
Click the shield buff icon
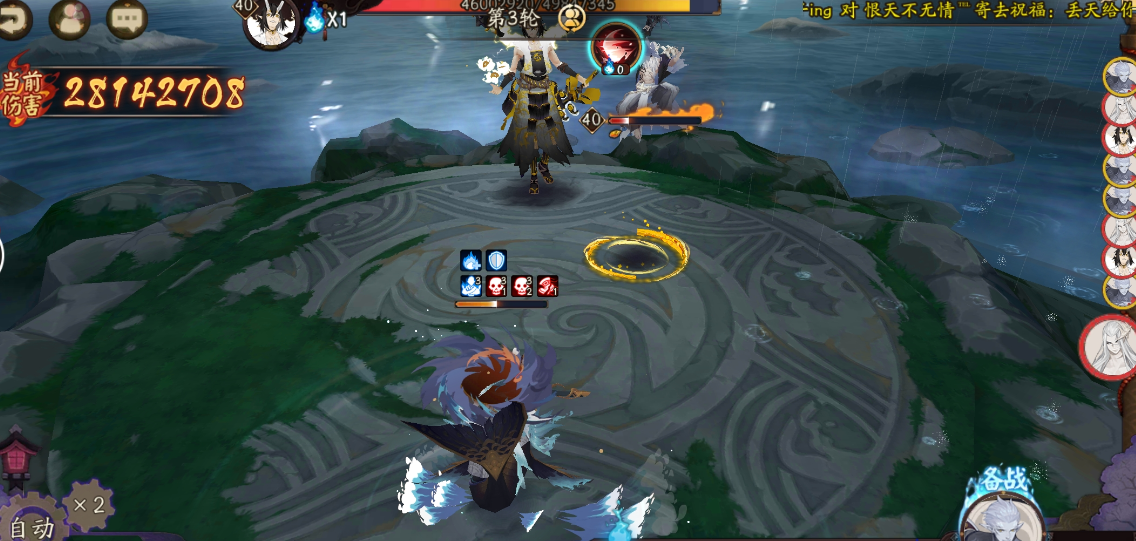(497, 261)
